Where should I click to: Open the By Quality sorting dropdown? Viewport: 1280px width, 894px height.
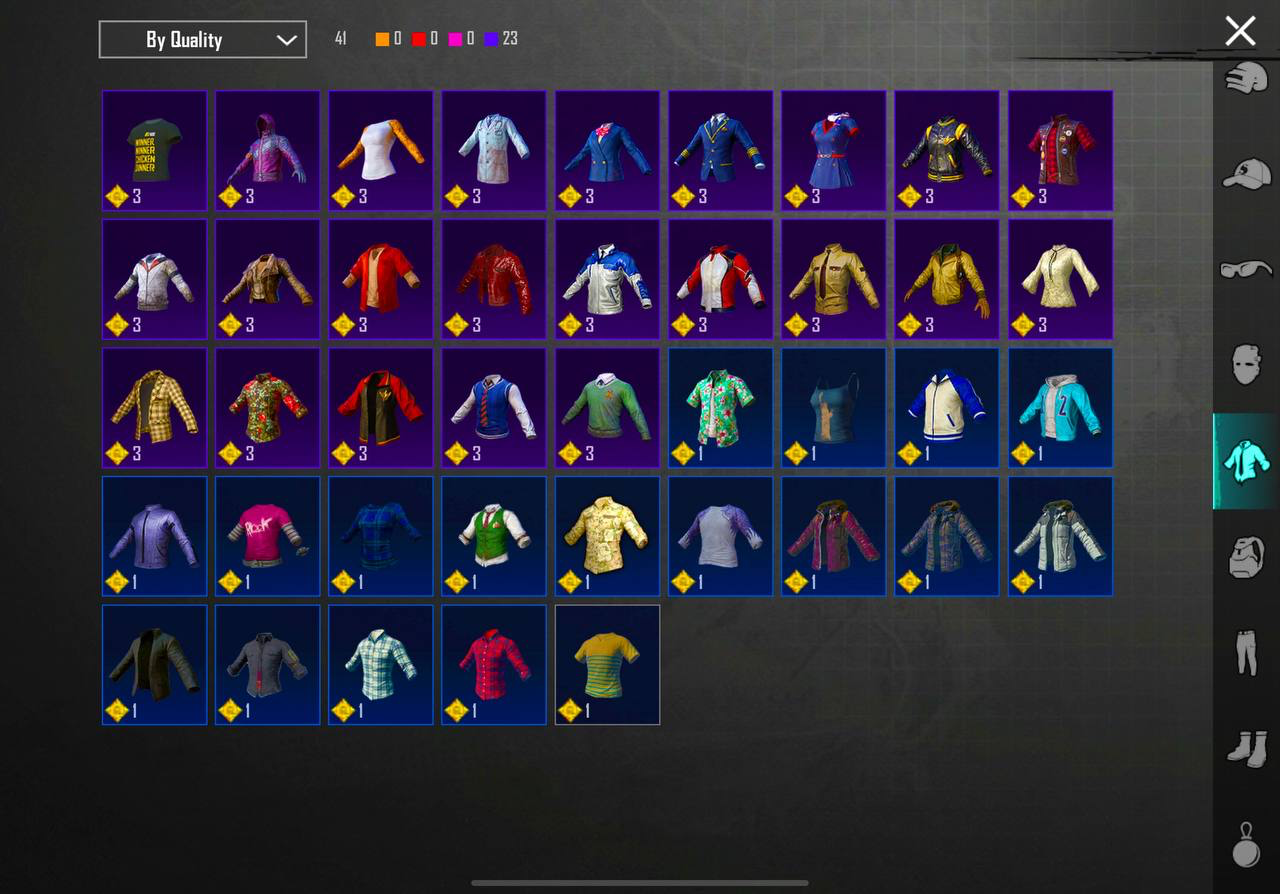[x=202, y=39]
